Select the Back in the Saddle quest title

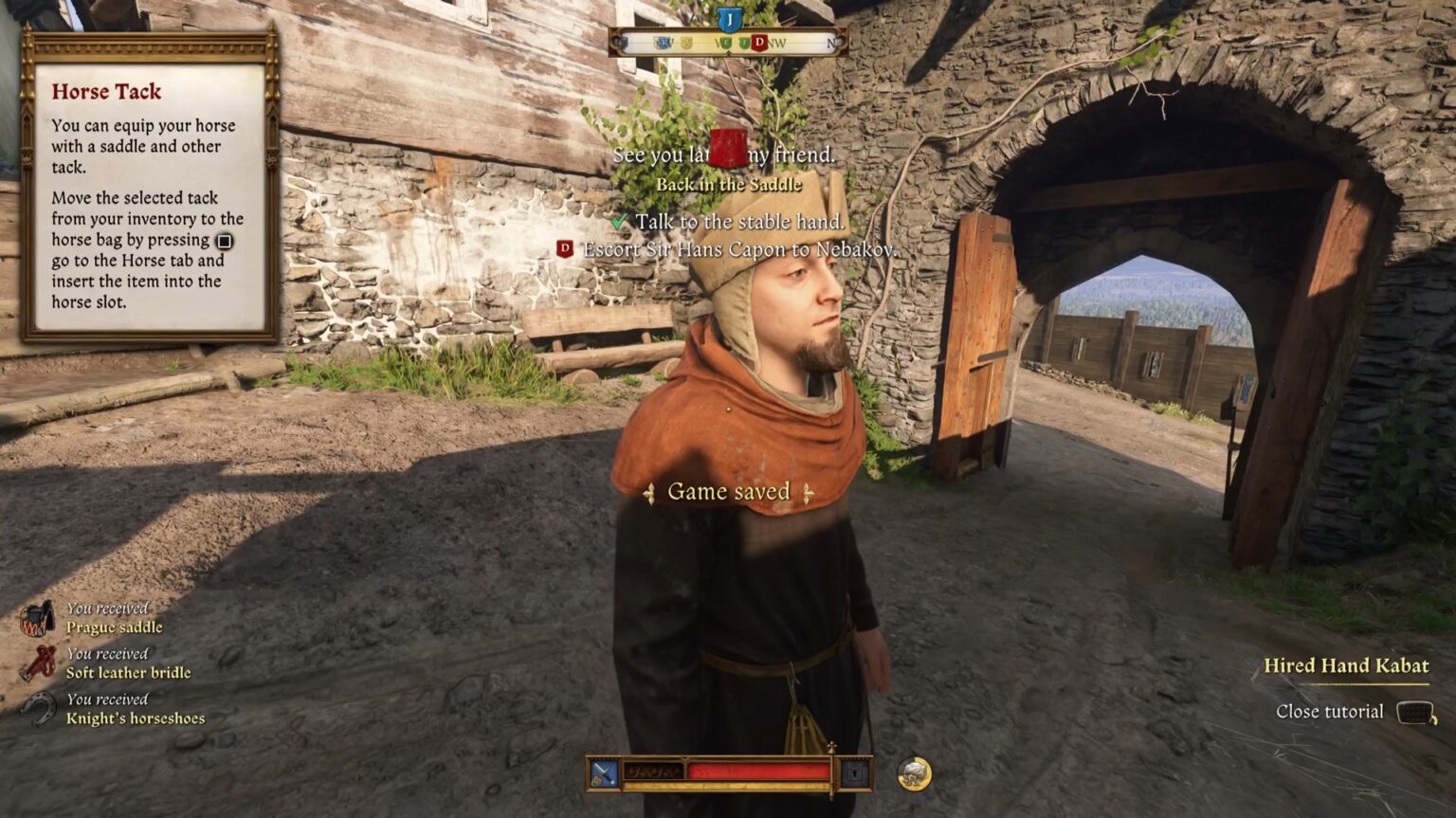(x=730, y=186)
